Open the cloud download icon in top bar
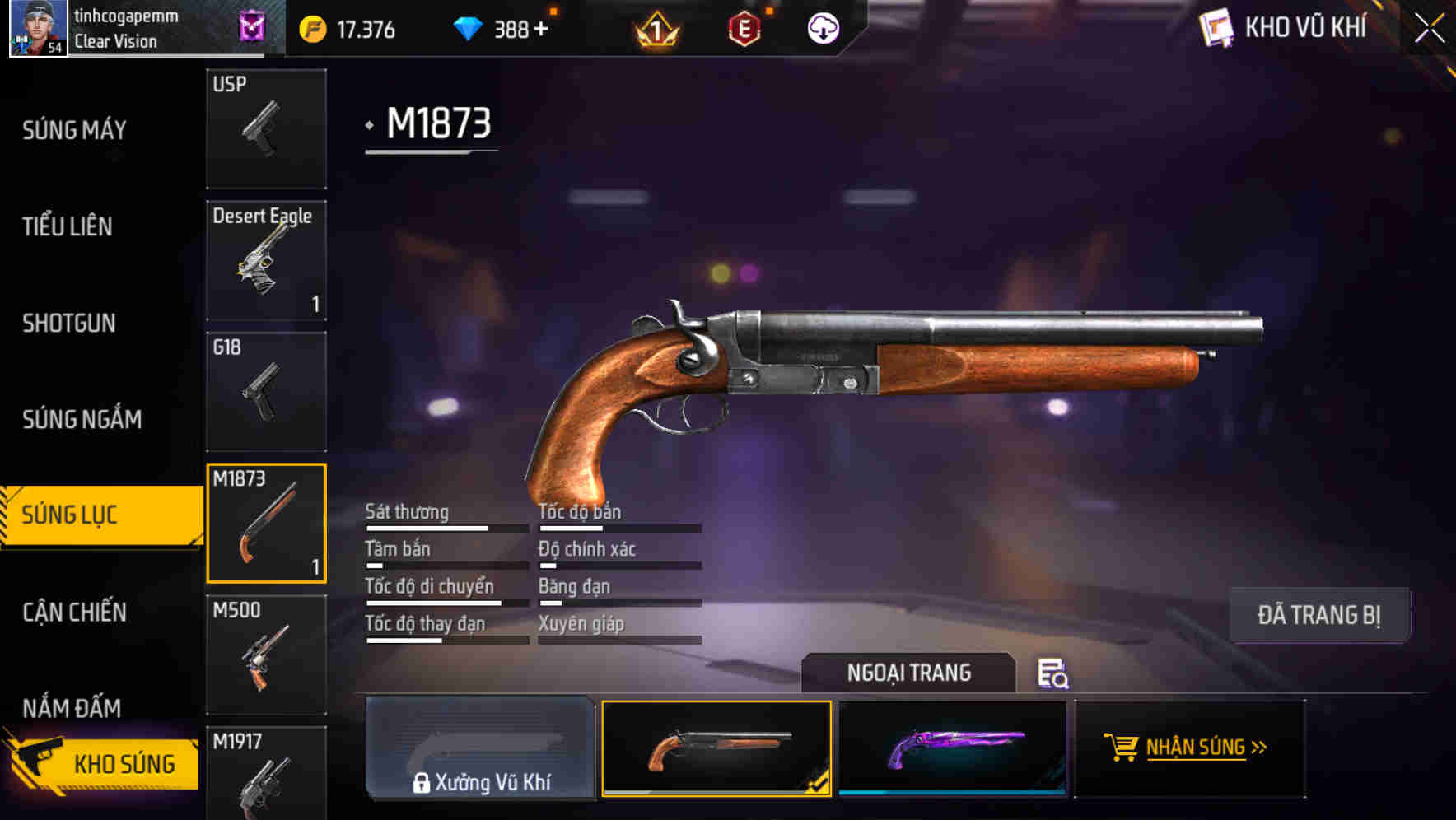The image size is (1456, 820). click(x=822, y=29)
